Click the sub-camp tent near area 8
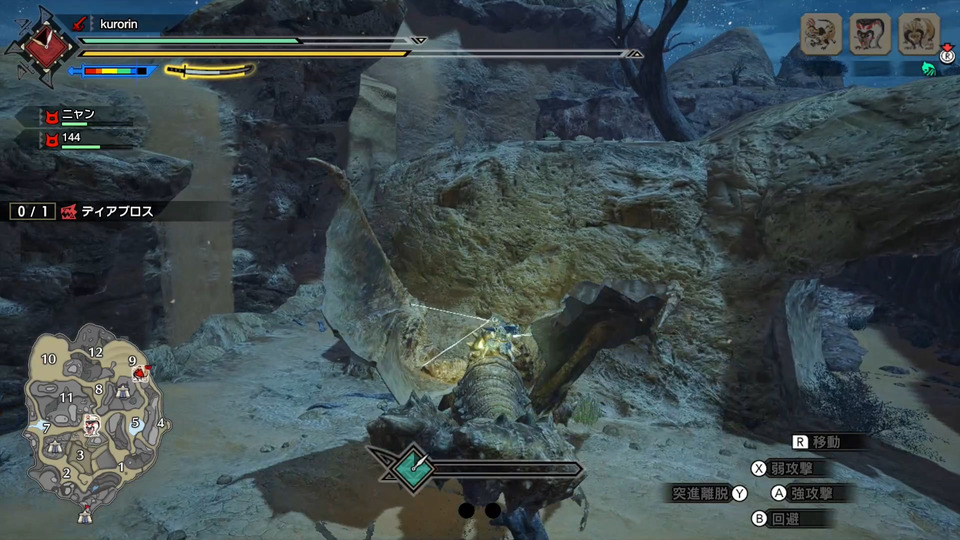Viewport: 960px width, 540px height. (123, 394)
